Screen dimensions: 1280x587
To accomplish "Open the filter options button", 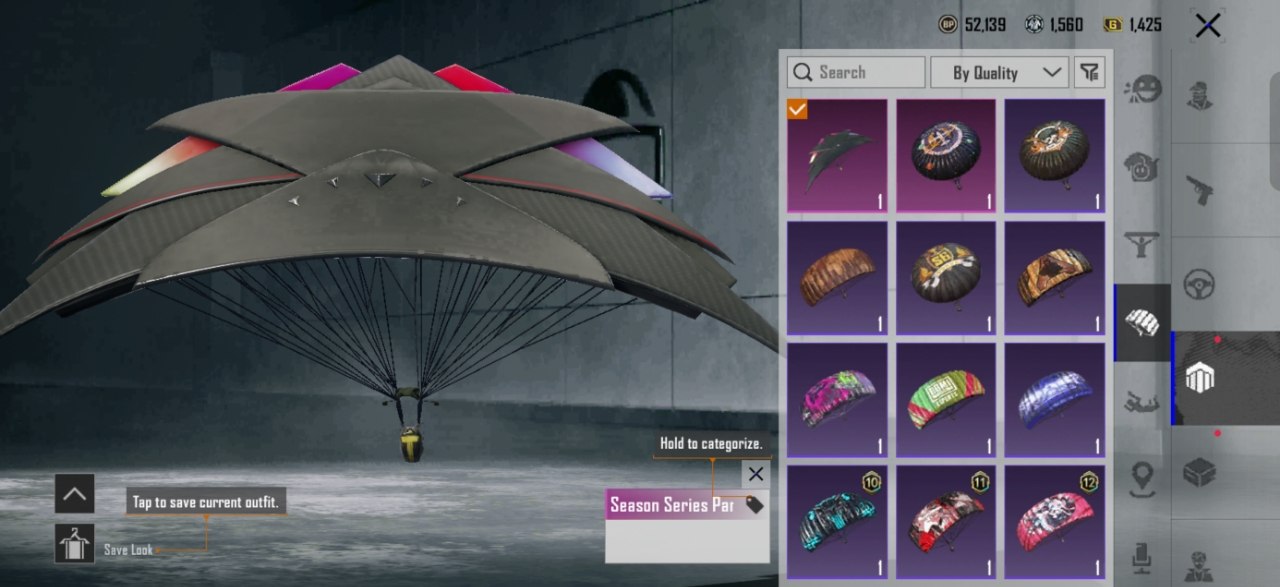I will tap(1089, 72).
